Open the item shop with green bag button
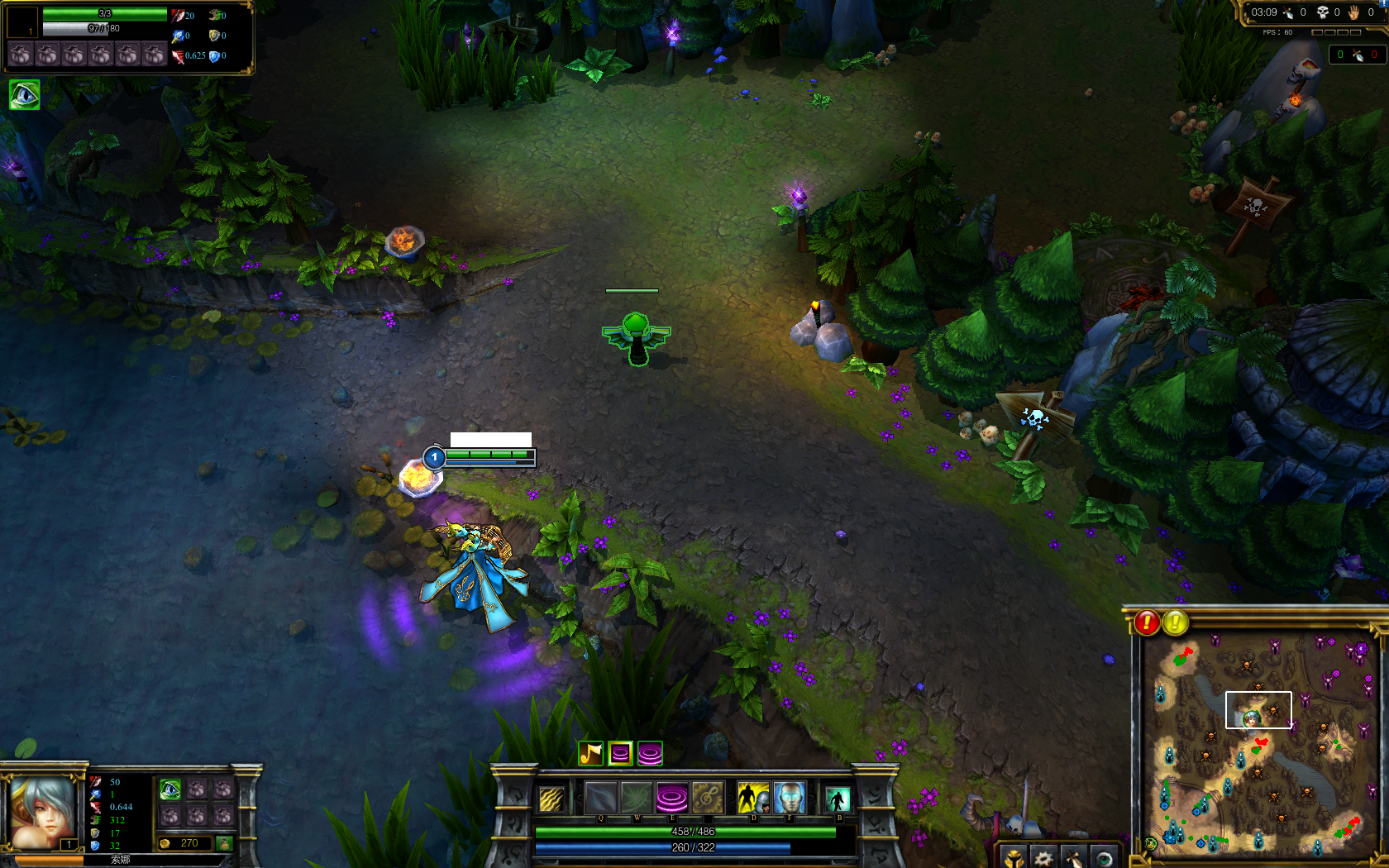Screen dimensions: 1389x868 coord(223,843)
